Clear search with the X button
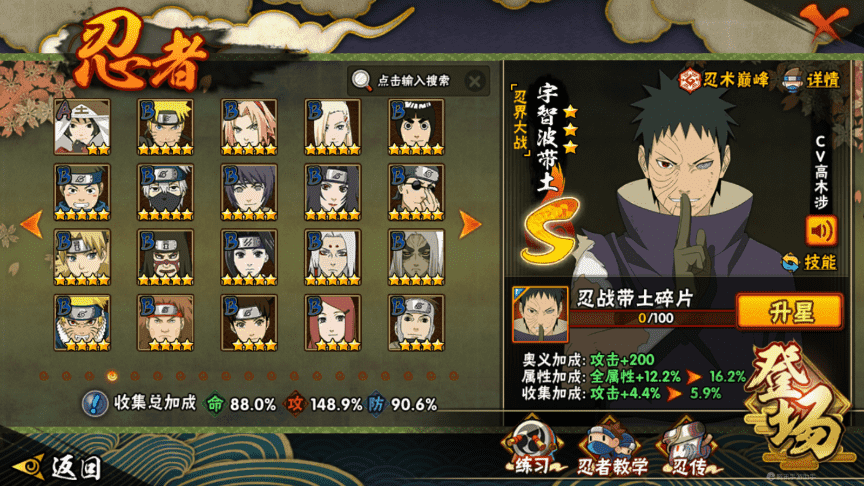 tap(475, 81)
